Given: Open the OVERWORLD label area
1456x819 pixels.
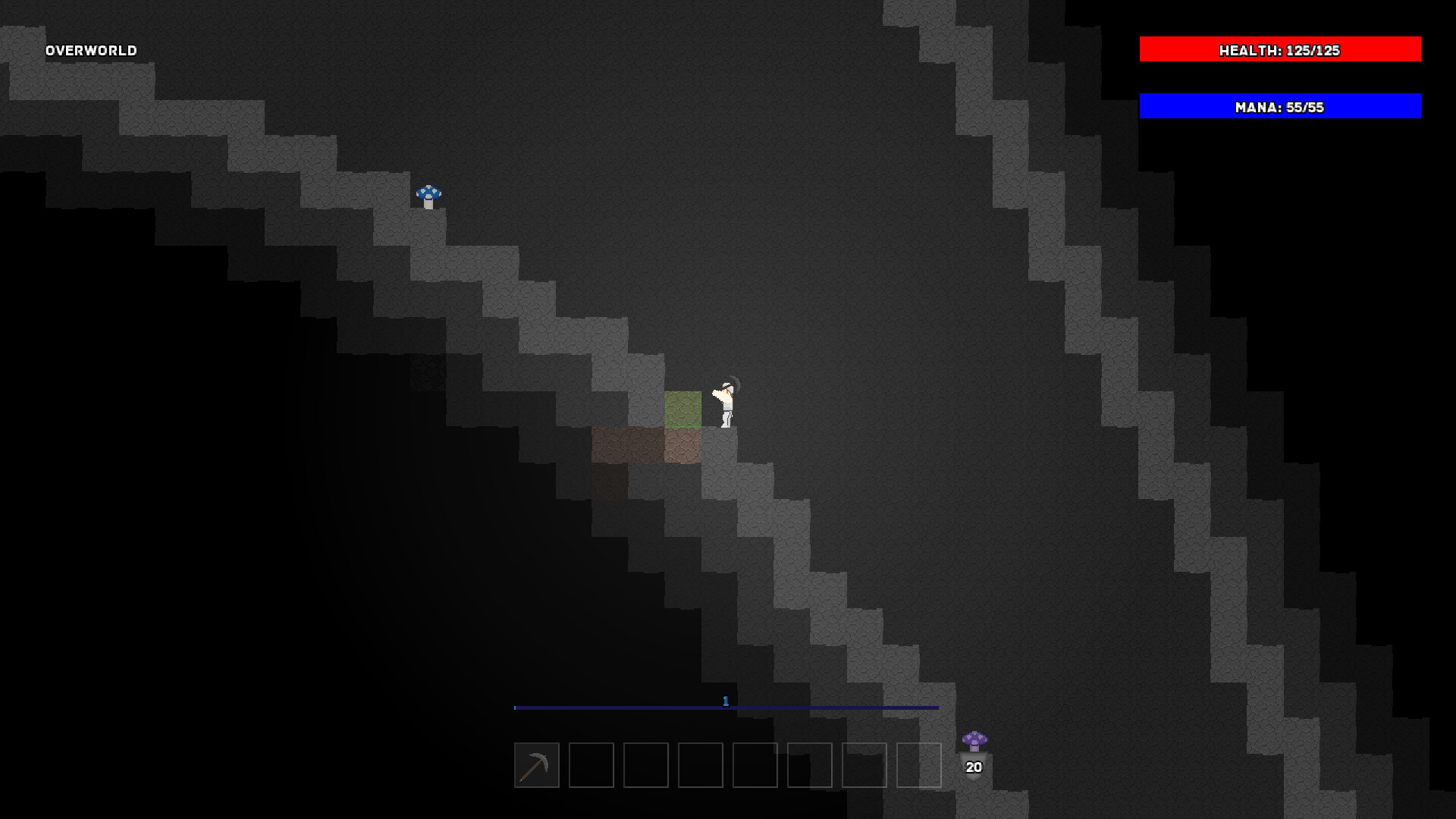Looking at the screenshot, I should (x=90, y=50).
